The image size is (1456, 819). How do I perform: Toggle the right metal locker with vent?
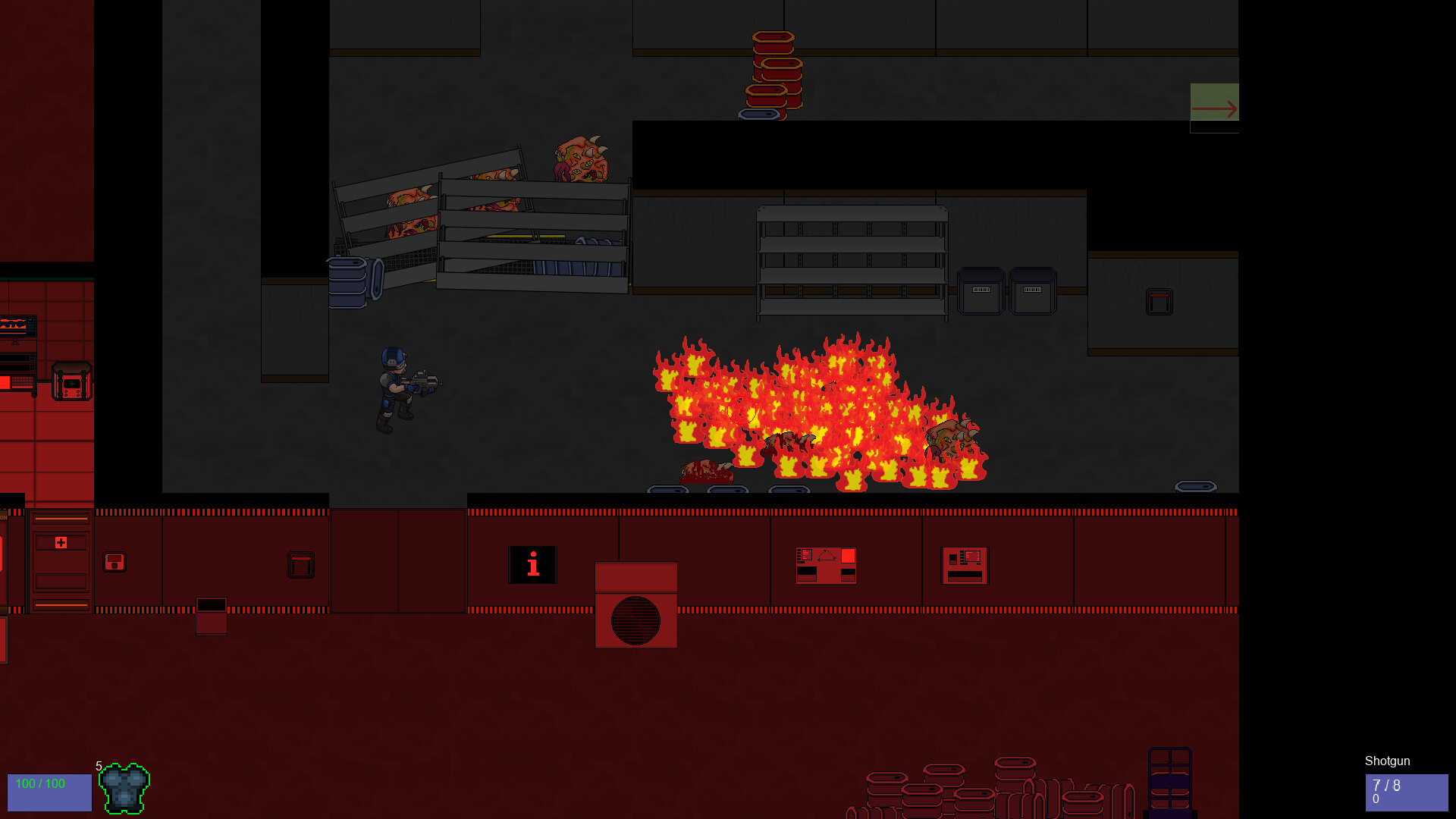pyautogui.click(x=1033, y=292)
